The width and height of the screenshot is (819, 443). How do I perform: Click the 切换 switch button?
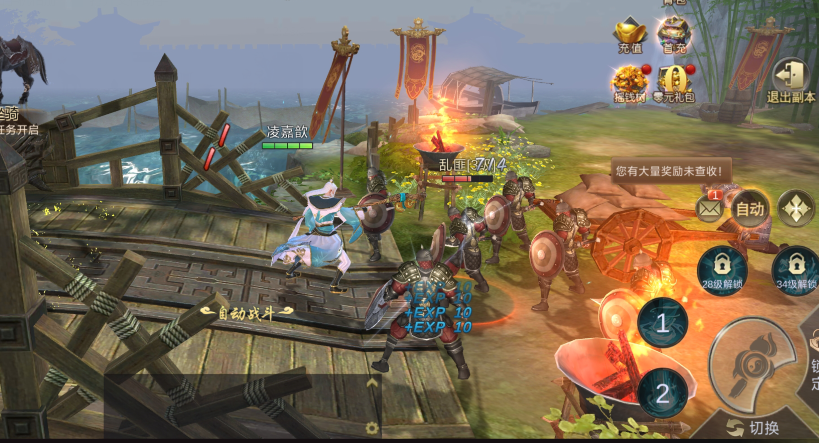[754, 428]
